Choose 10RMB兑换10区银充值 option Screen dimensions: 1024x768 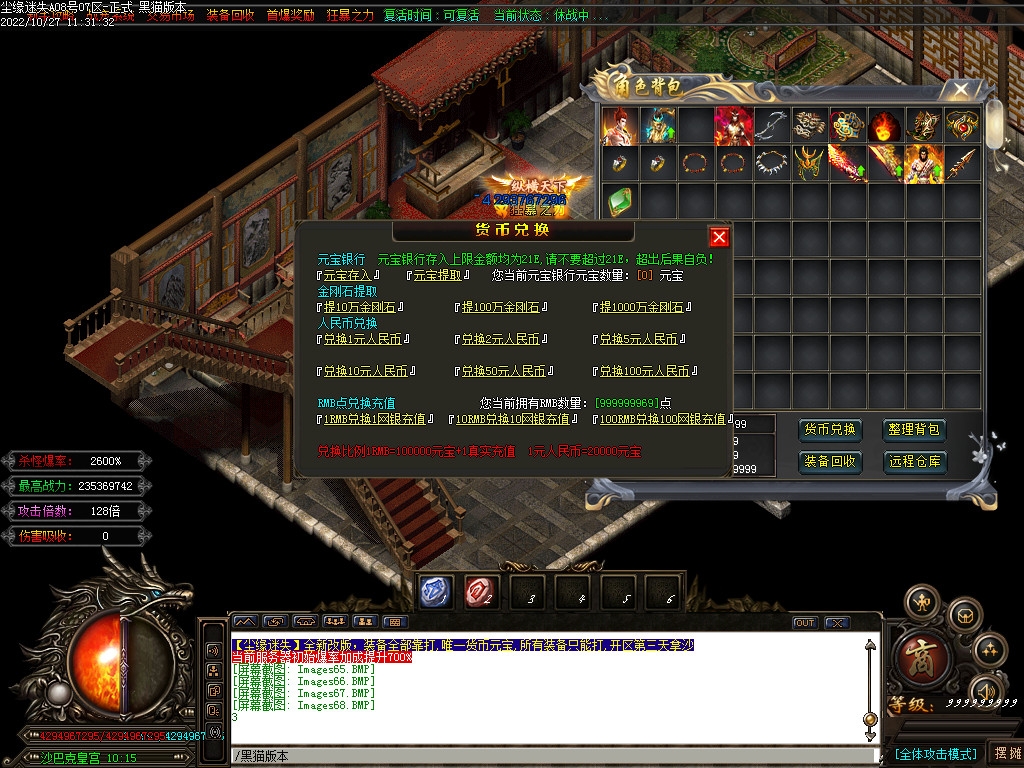coord(514,419)
